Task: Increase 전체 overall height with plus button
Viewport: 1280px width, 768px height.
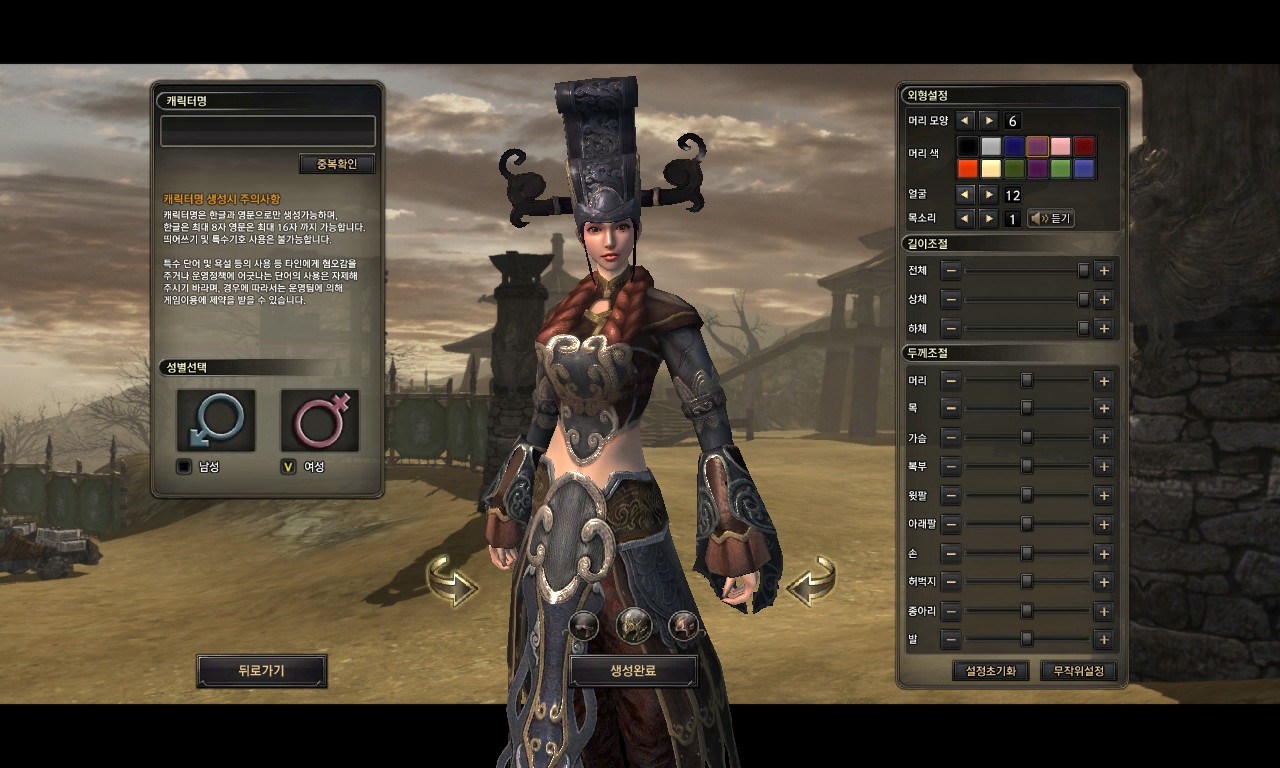Action: click(x=1103, y=271)
